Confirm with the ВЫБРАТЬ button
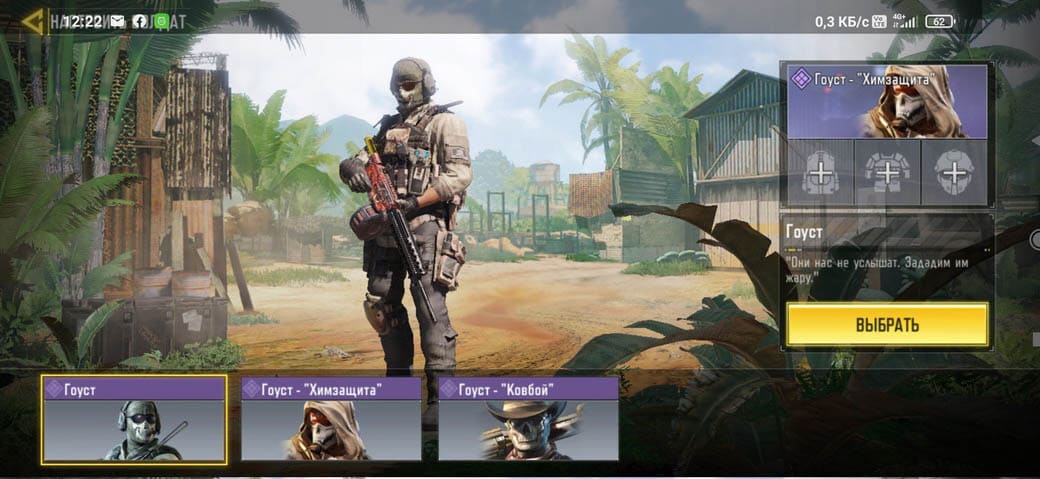 tap(887, 325)
